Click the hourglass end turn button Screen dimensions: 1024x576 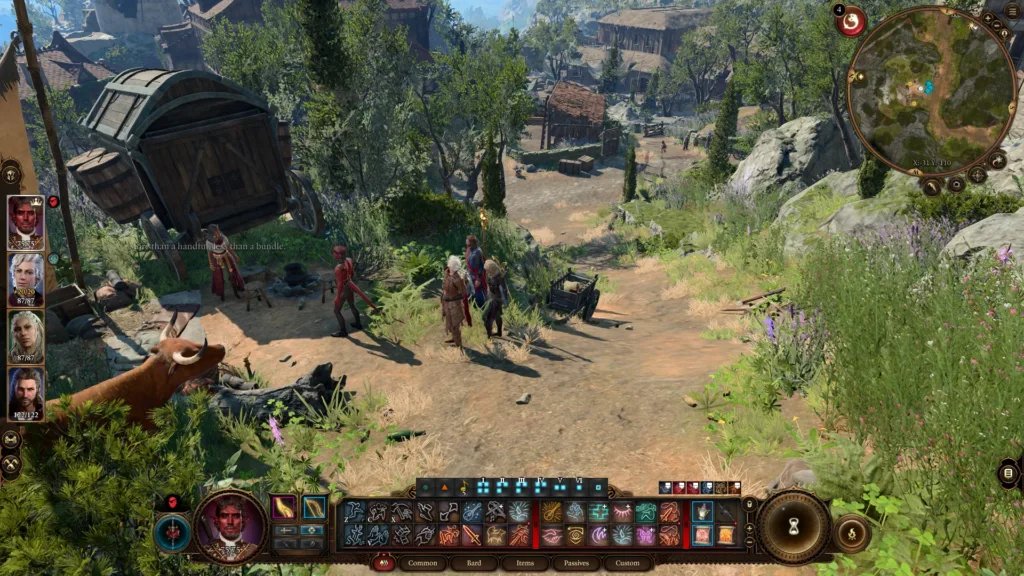(x=795, y=526)
